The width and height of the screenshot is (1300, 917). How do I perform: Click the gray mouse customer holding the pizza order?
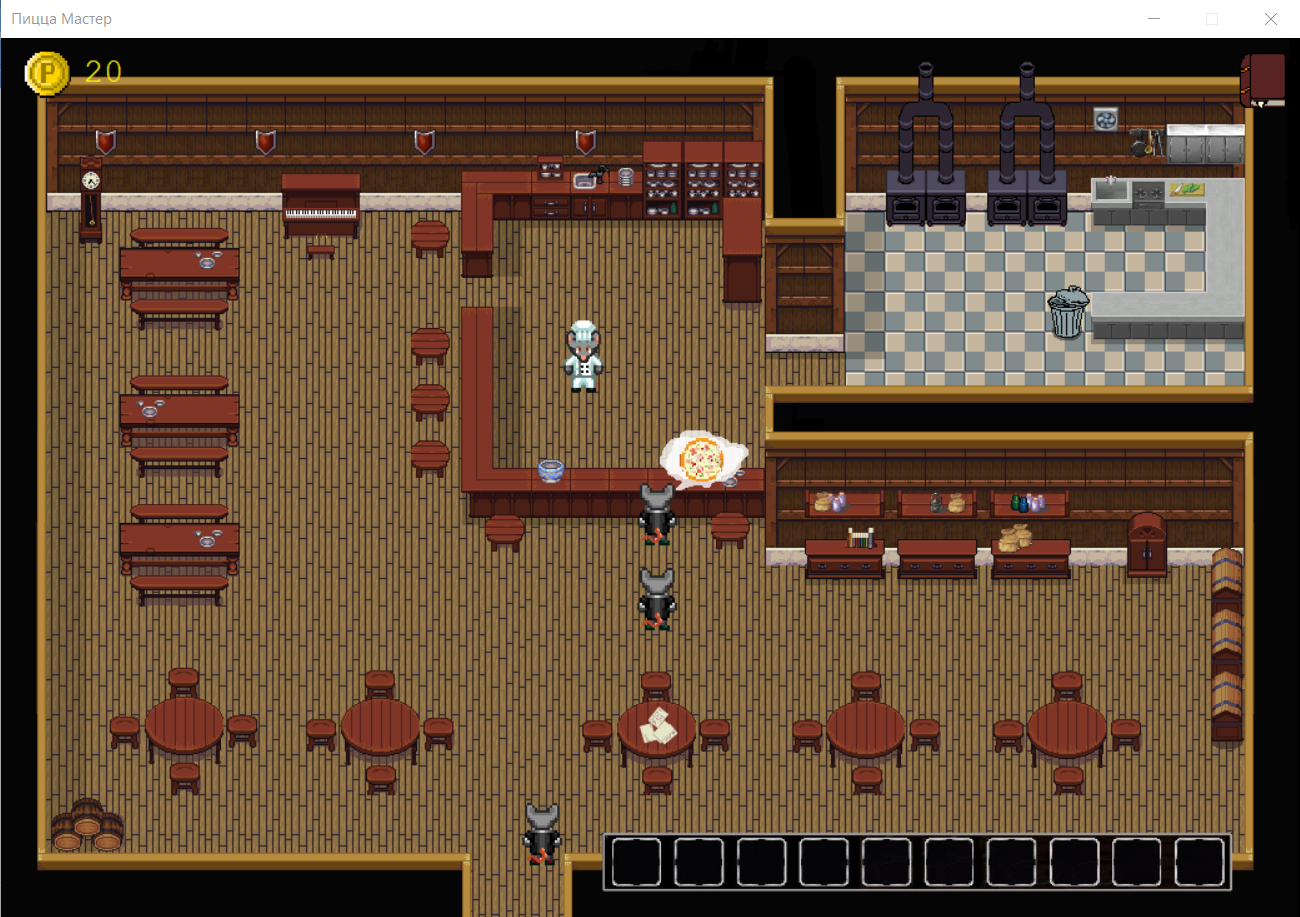pyautogui.click(x=655, y=510)
